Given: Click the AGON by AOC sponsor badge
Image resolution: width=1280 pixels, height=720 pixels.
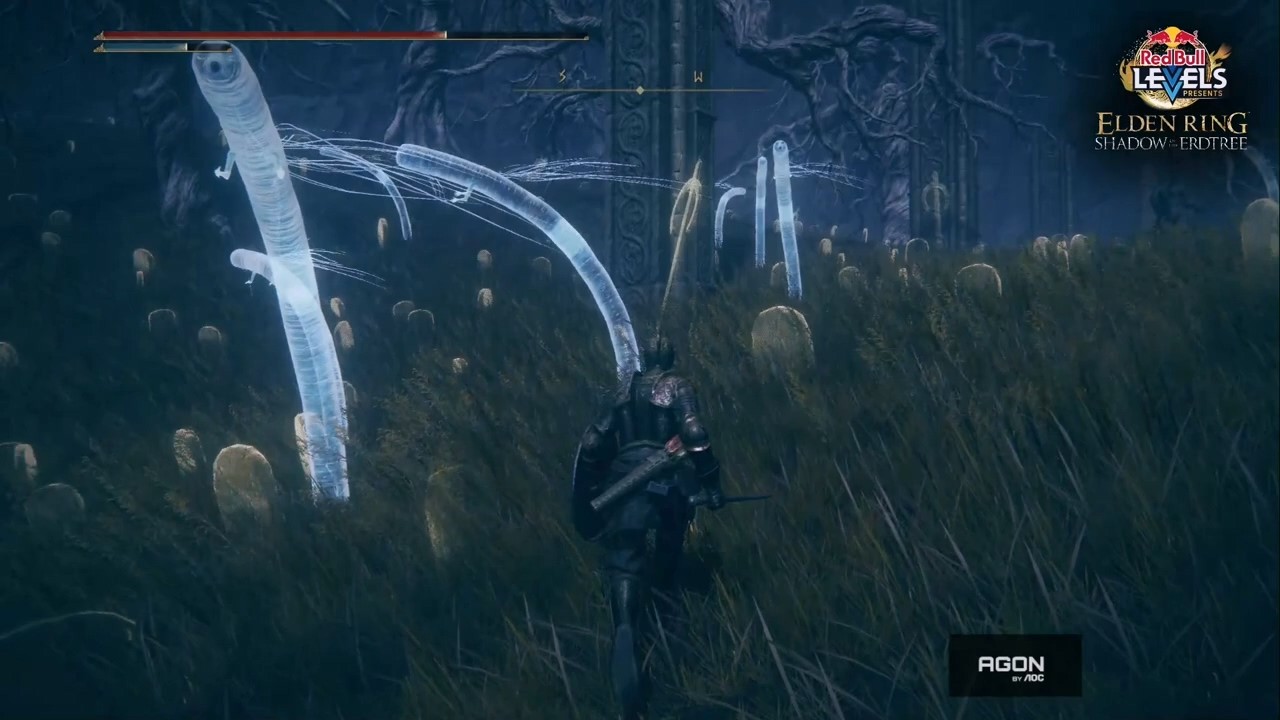Looking at the screenshot, I should point(1014,665).
